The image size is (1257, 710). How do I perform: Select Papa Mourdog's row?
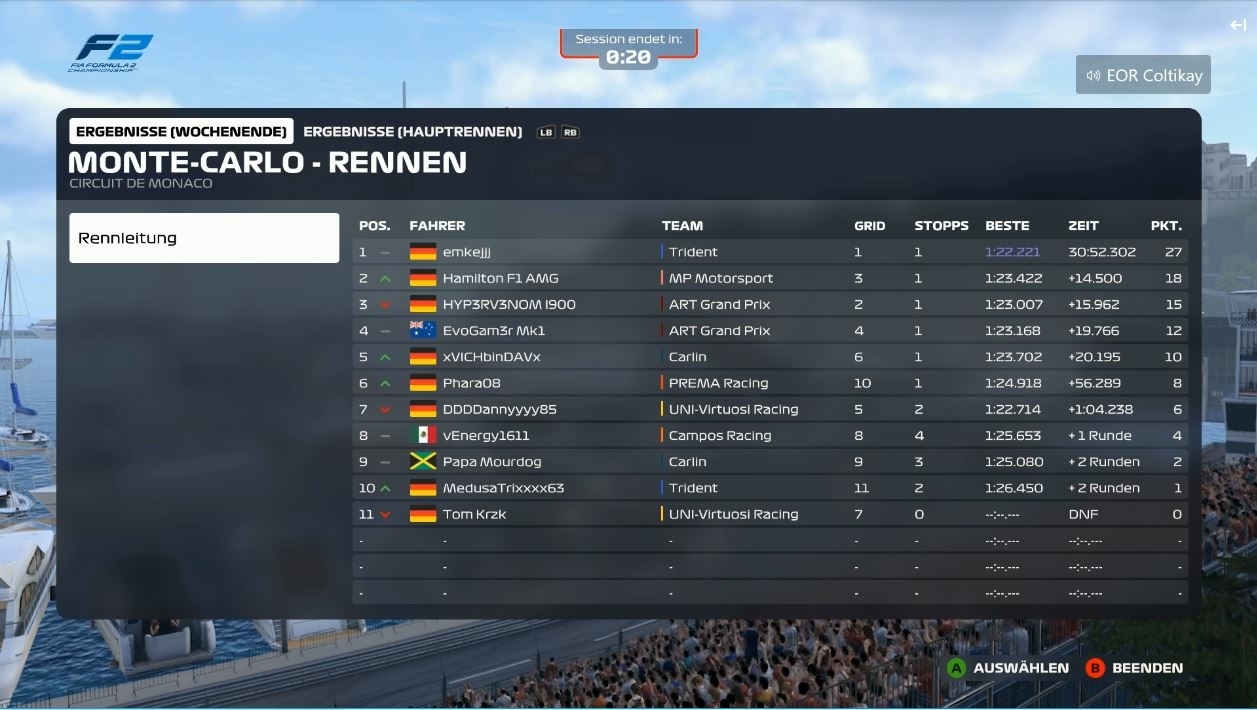(770, 462)
